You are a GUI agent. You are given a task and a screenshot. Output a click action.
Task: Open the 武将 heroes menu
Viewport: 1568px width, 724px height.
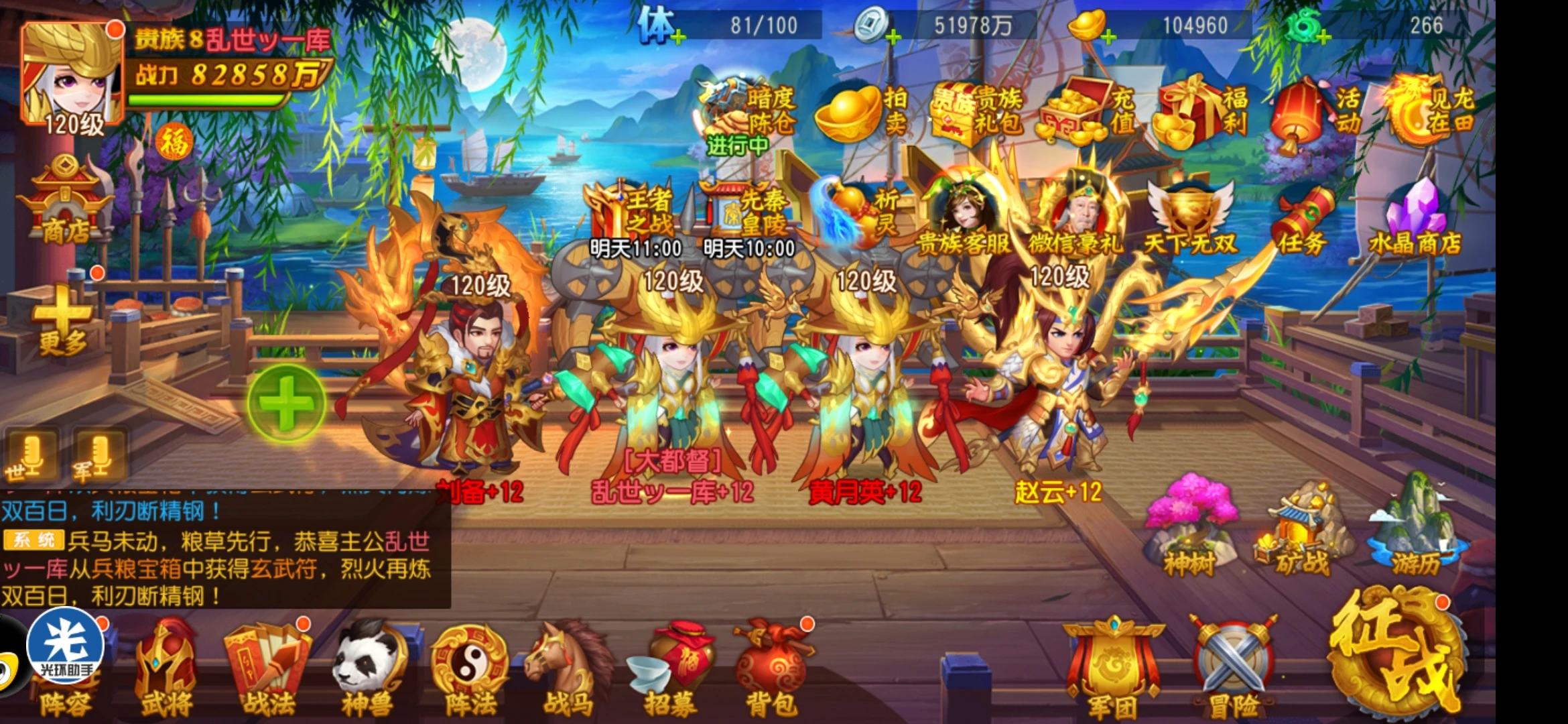166,670
